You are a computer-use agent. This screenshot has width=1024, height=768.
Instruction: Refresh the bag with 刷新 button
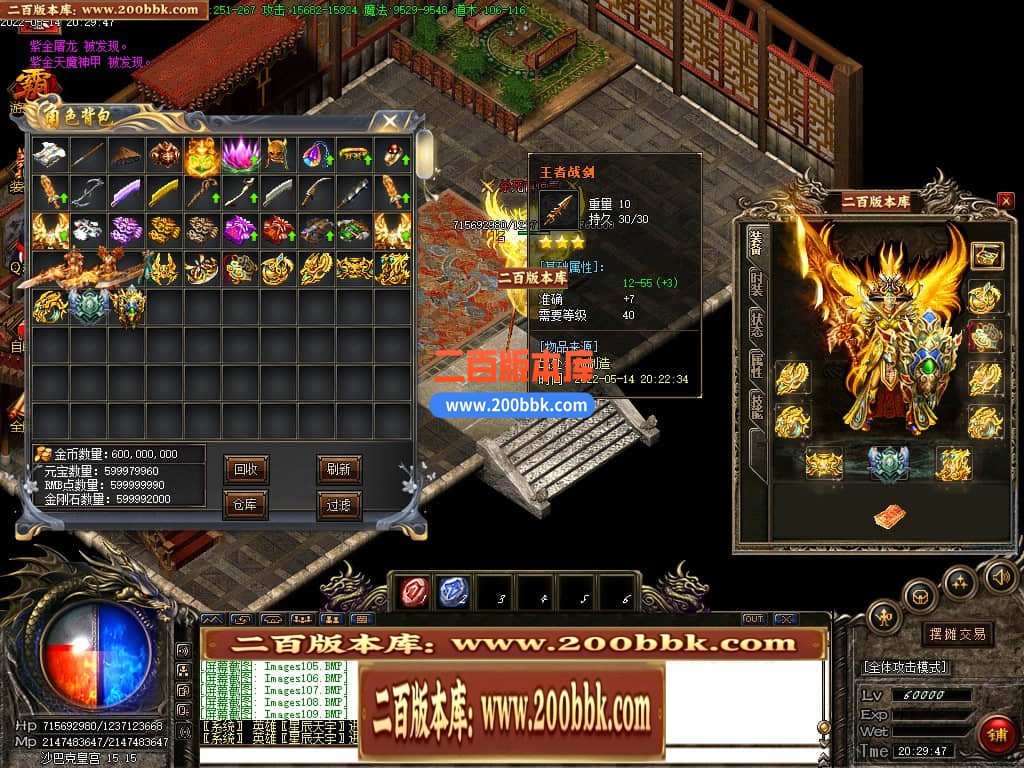[x=339, y=469]
